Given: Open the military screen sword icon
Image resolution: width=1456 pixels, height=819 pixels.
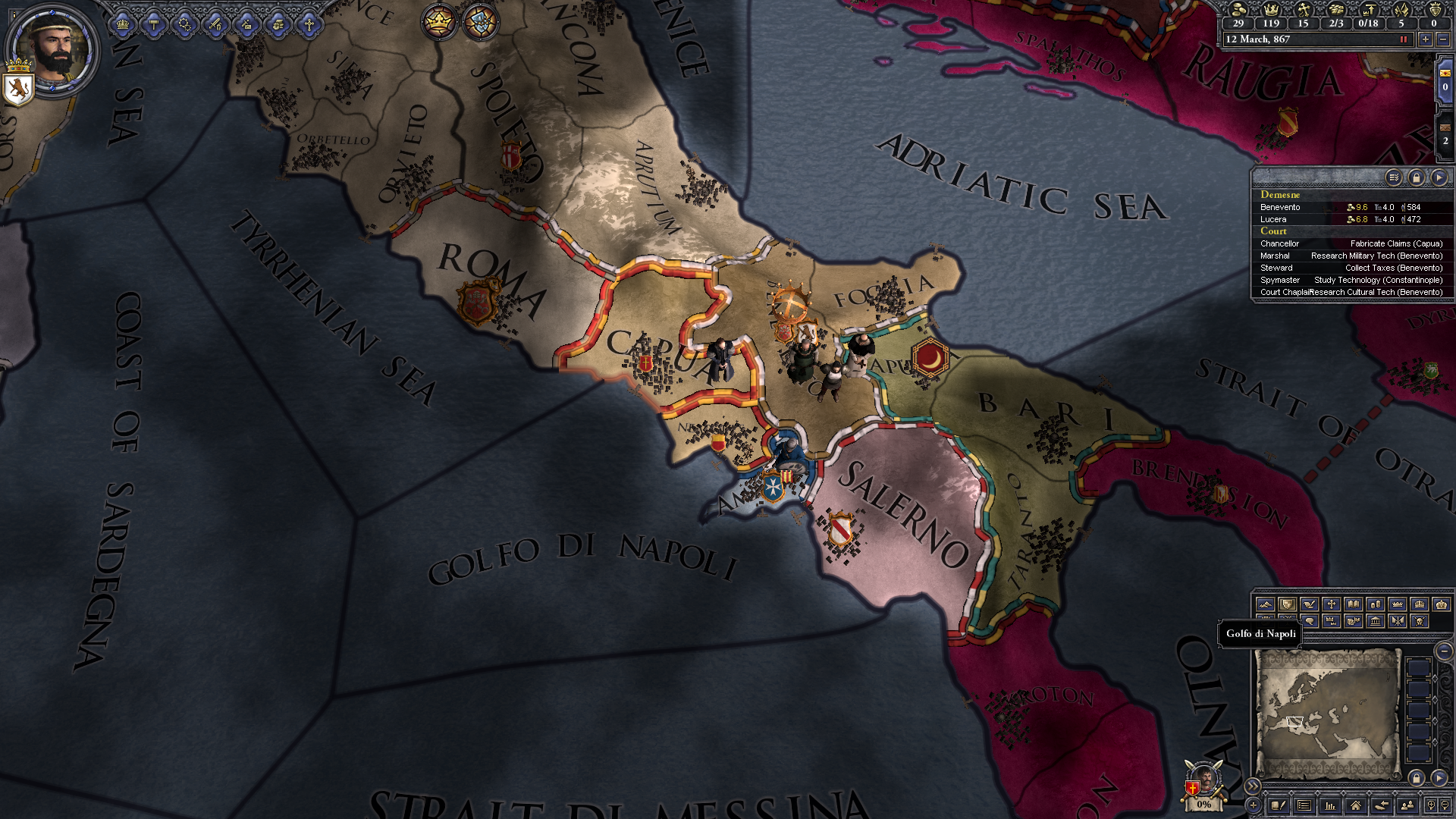Looking at the screenshot, I should pyautogui.click(x=216, y=24).
